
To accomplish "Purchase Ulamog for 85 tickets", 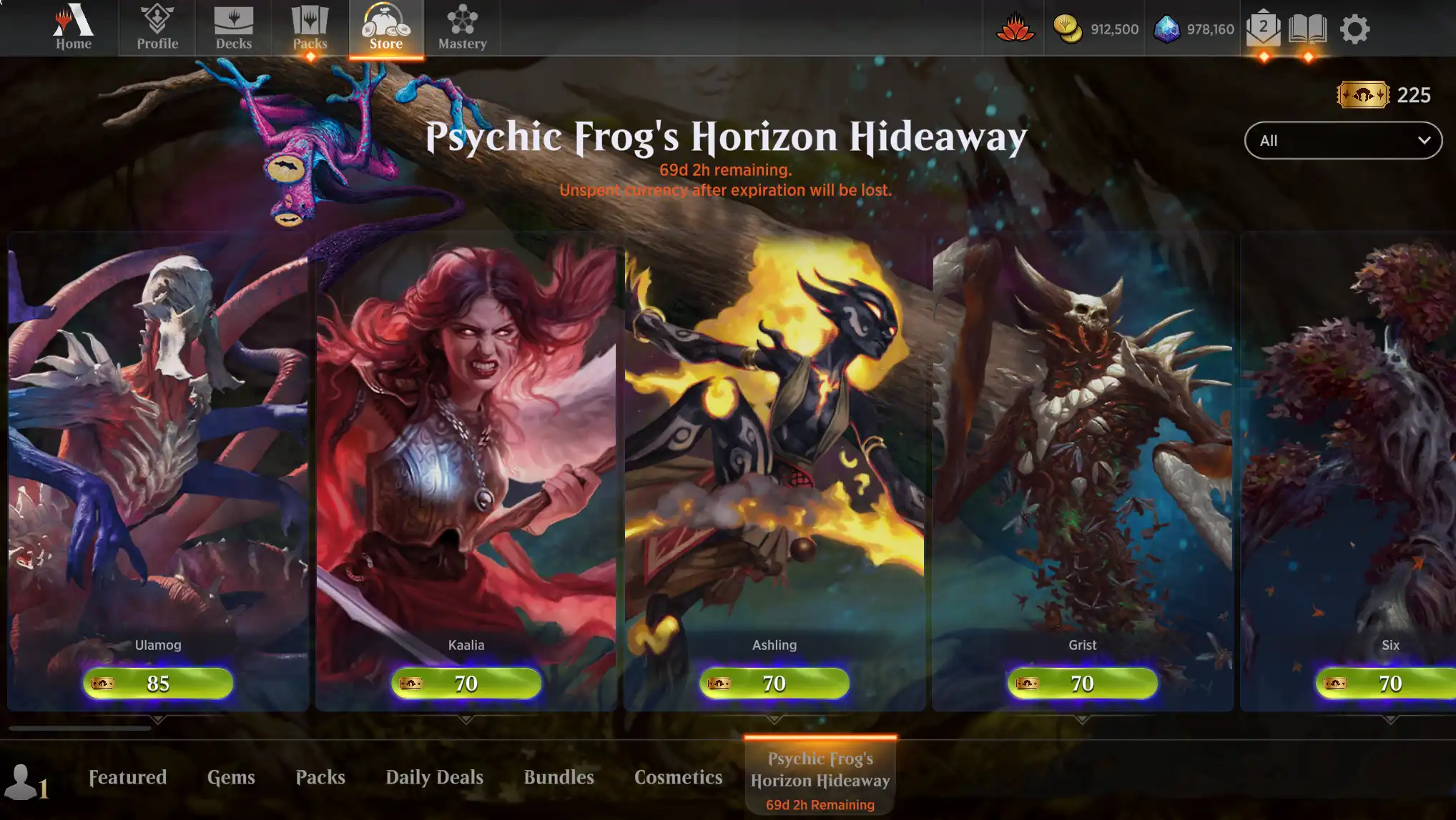I will [157, 683].
